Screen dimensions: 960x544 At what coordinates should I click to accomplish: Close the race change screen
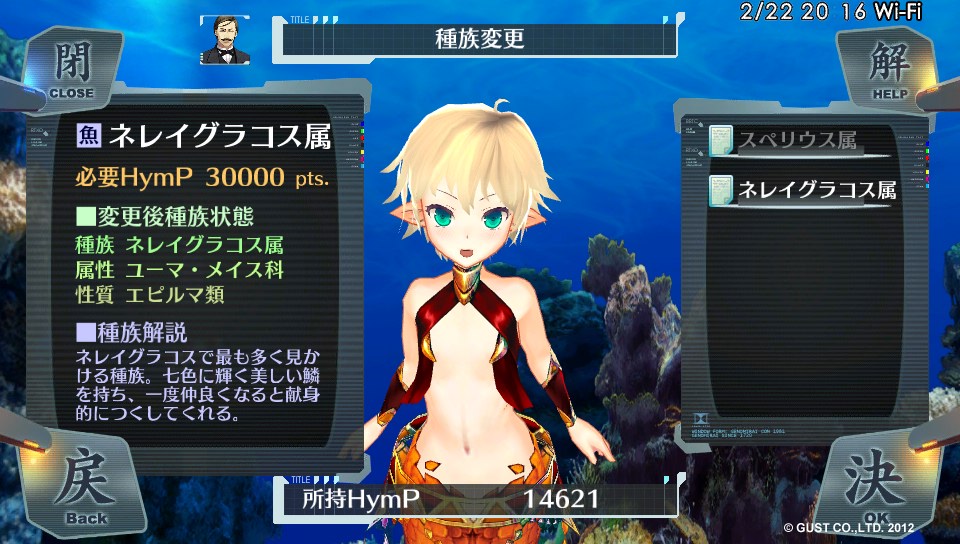pos(70,68)
